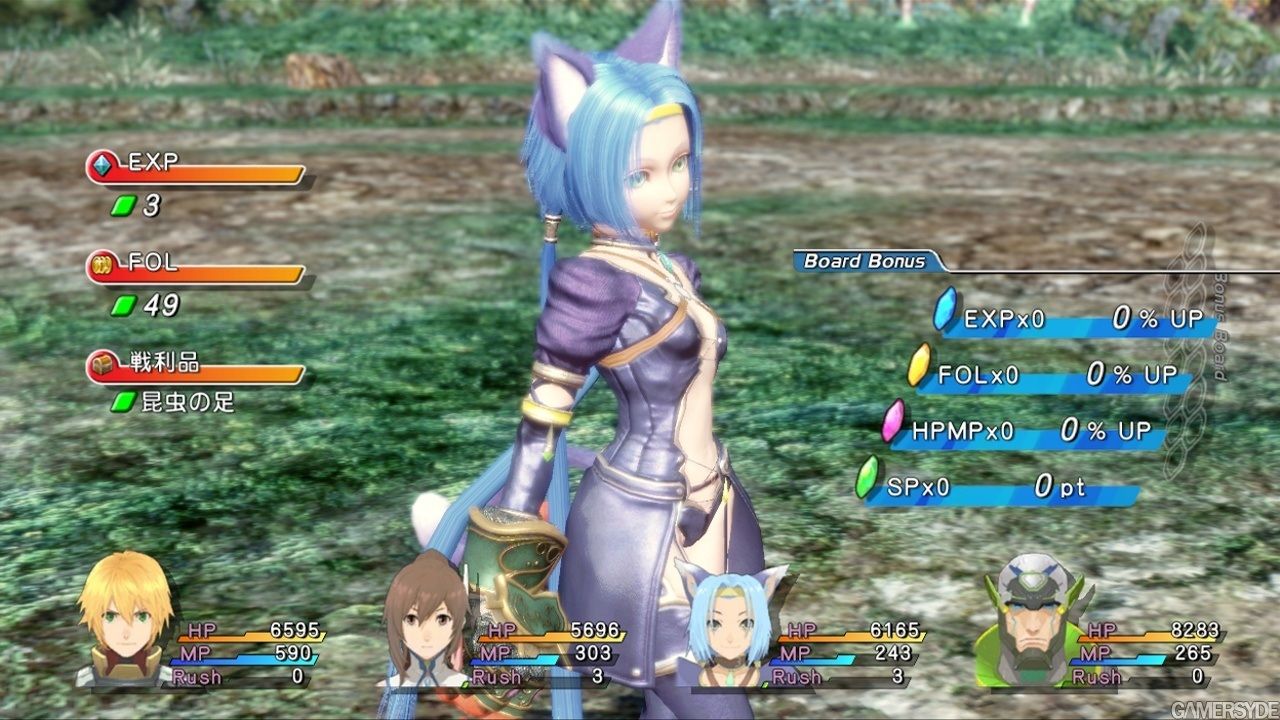The width and height of the screenshot is (1280, 720).
Task: Select the EXP crystal icon
Action: tap(104, 165)
